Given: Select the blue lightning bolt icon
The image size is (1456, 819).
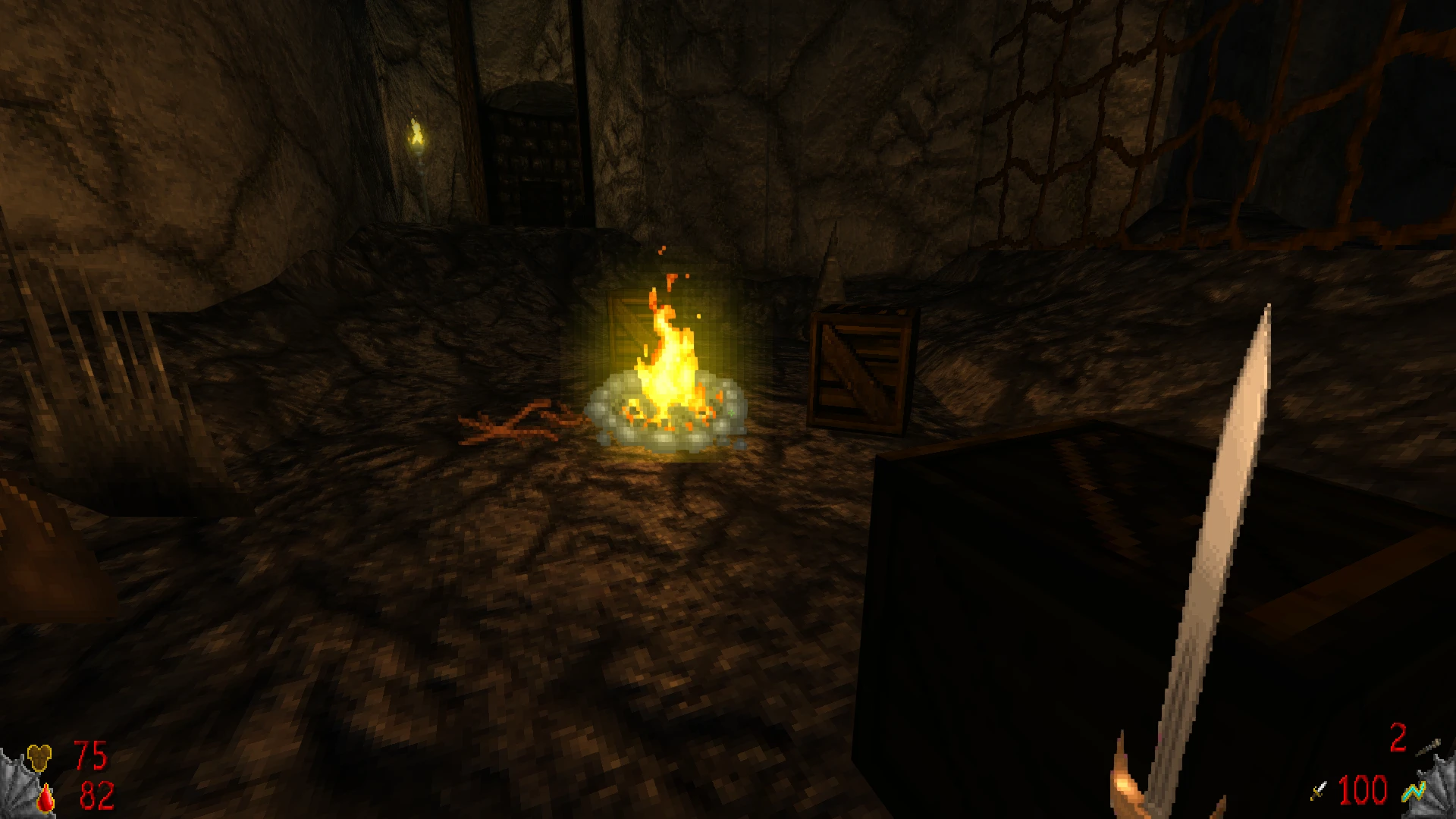Looking at the screenshot, I should tap(1412, 792).
